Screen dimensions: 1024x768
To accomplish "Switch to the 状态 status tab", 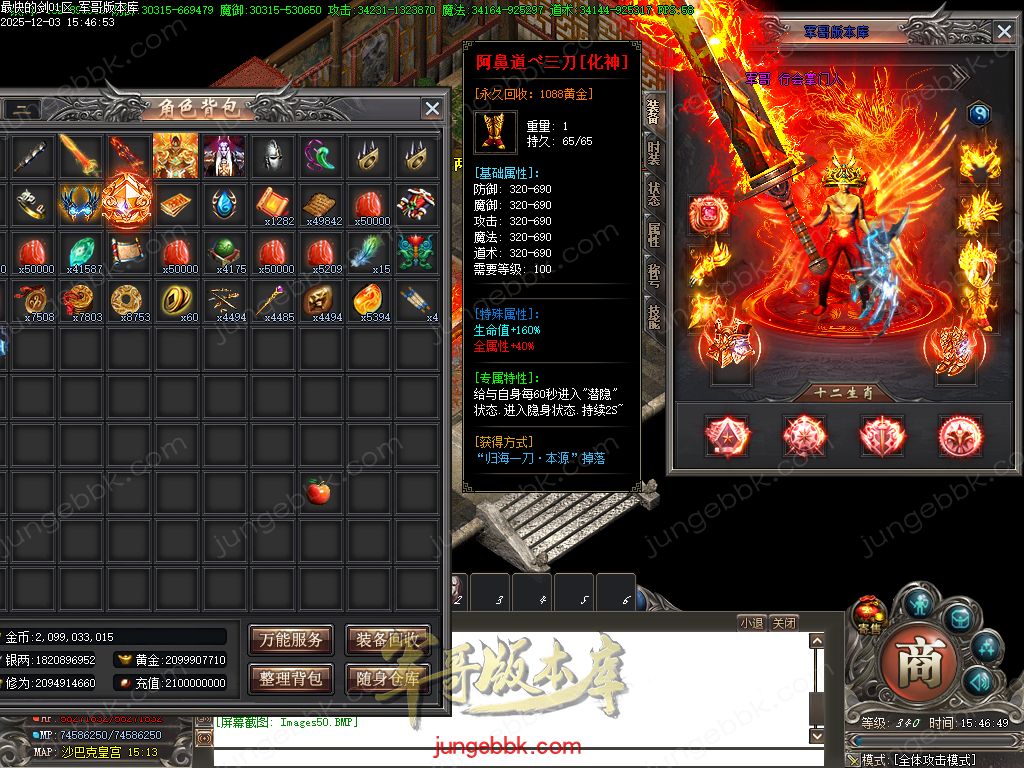I will coord(653,193).
